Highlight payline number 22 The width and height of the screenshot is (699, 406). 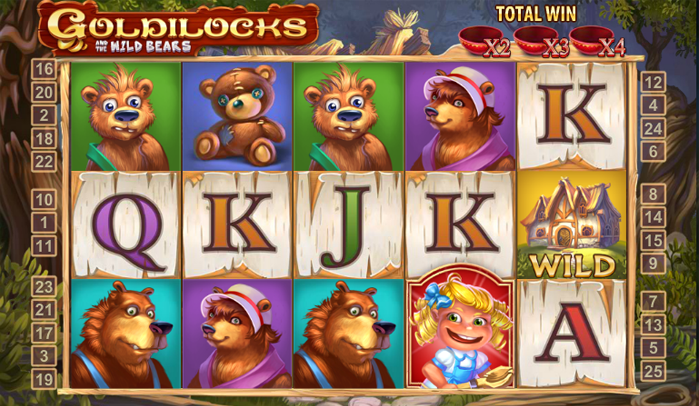(43, 161)
